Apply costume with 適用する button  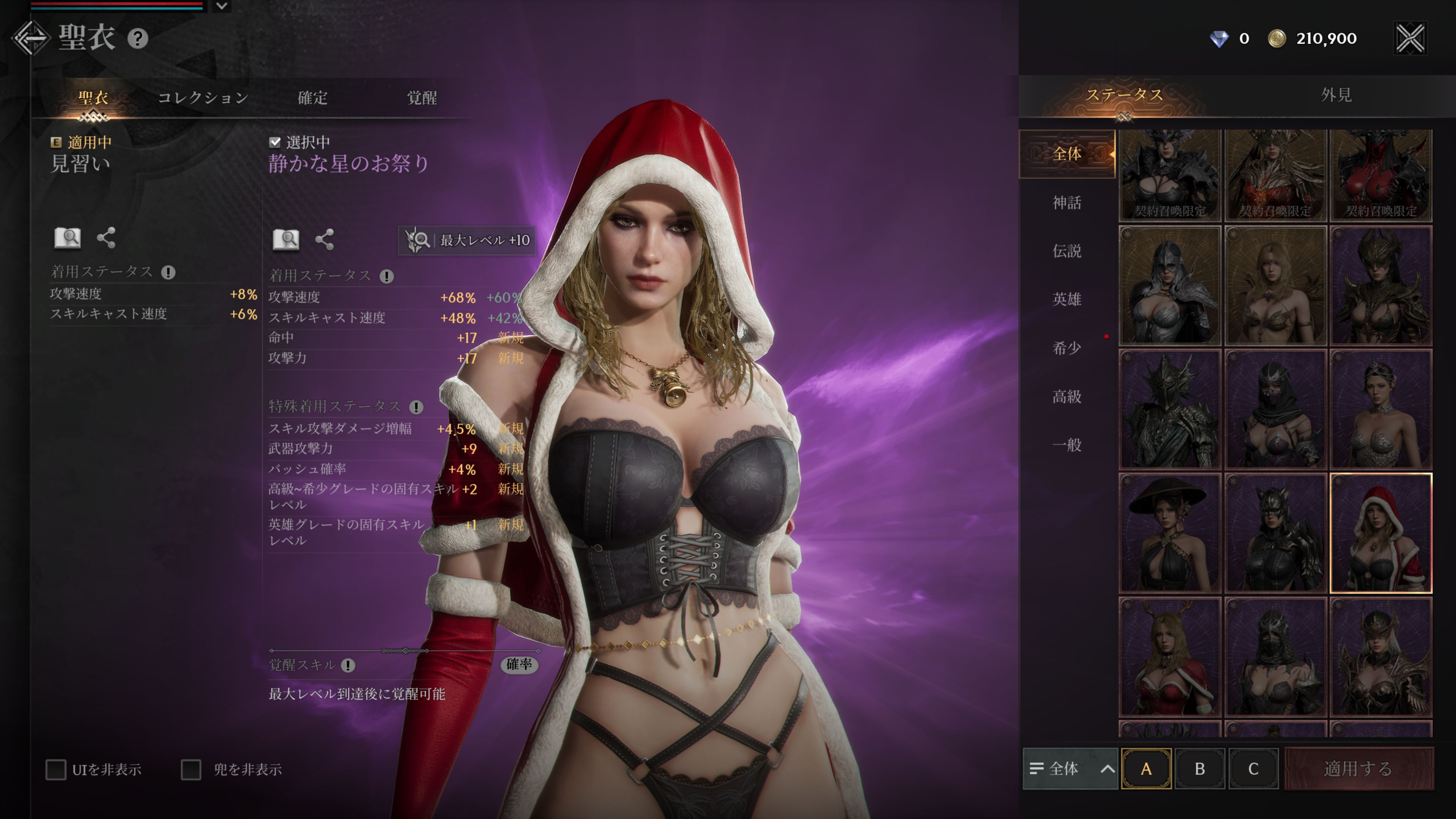(1358, 769)
